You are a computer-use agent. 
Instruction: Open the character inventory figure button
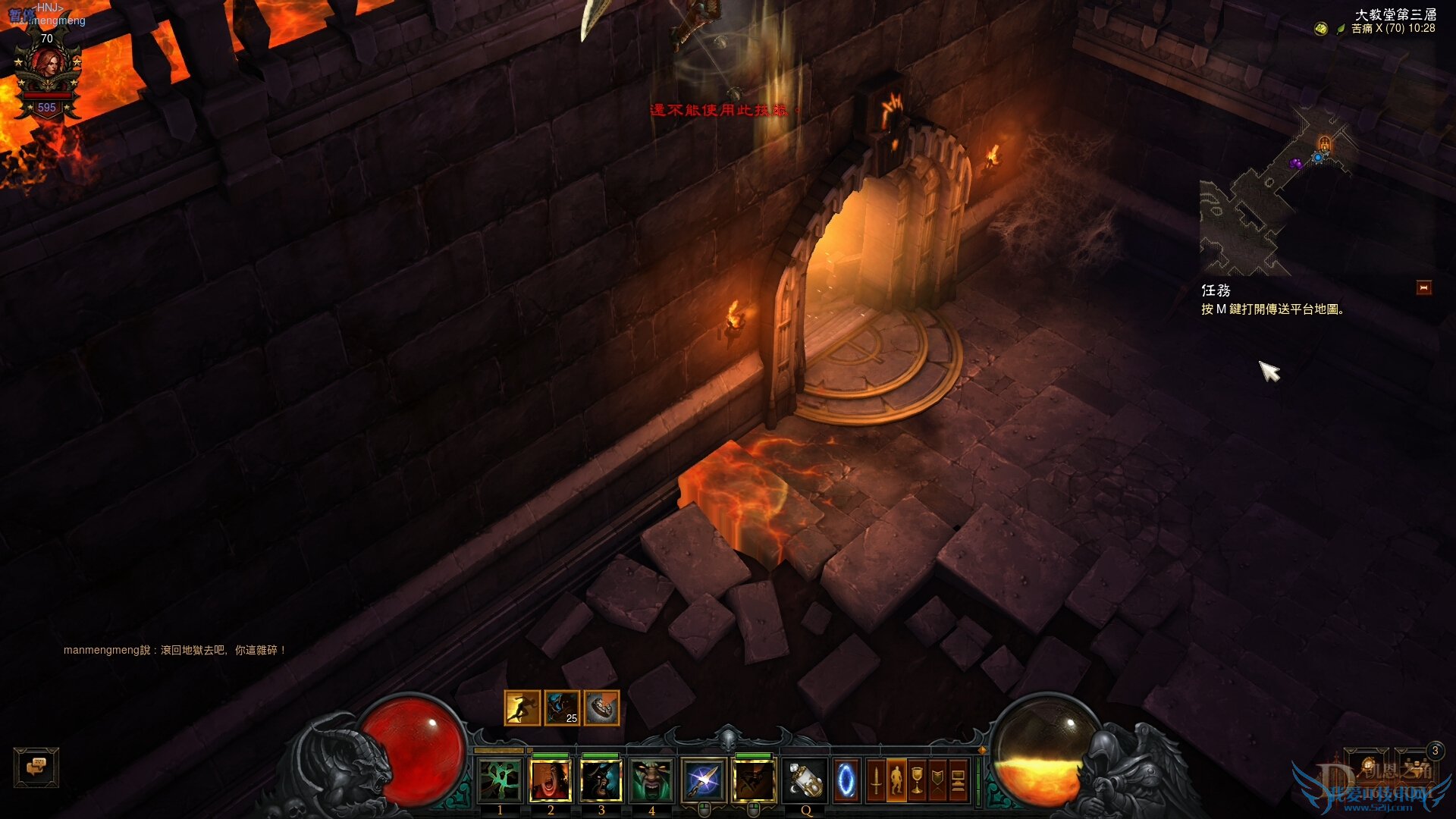click(x=896, y=781)
